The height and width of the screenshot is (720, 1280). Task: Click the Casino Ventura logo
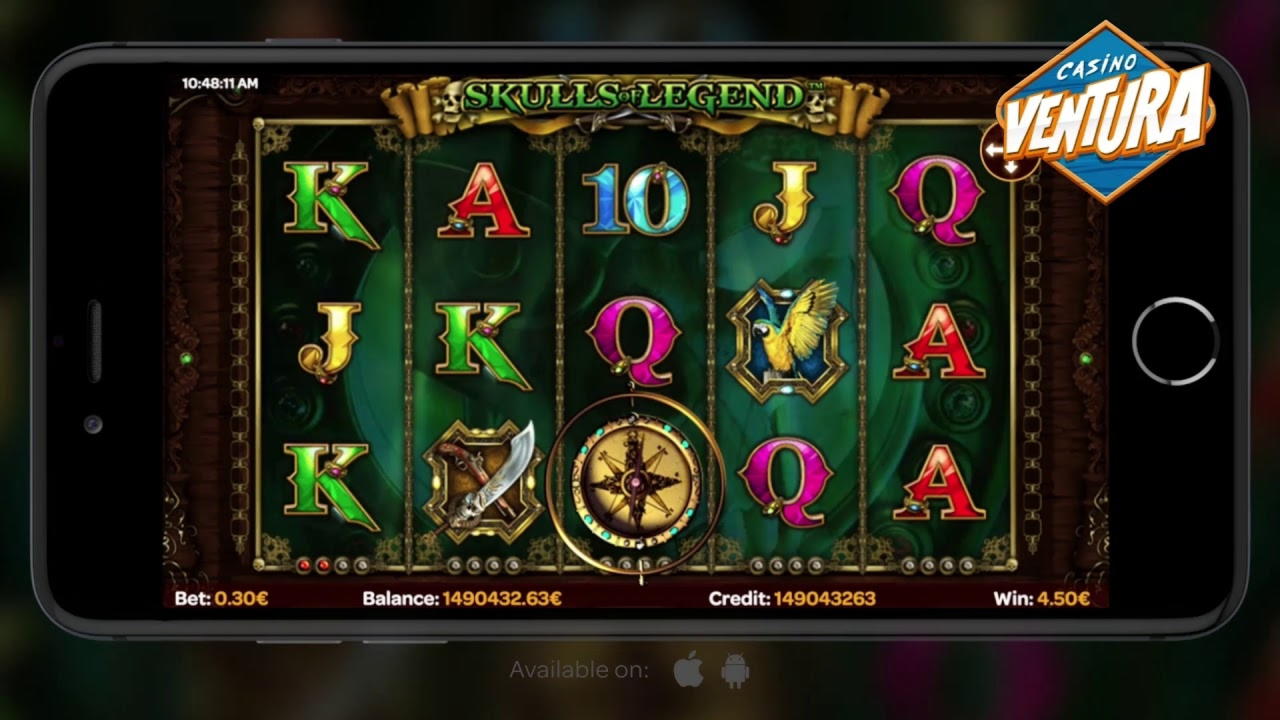point(1106,111)
